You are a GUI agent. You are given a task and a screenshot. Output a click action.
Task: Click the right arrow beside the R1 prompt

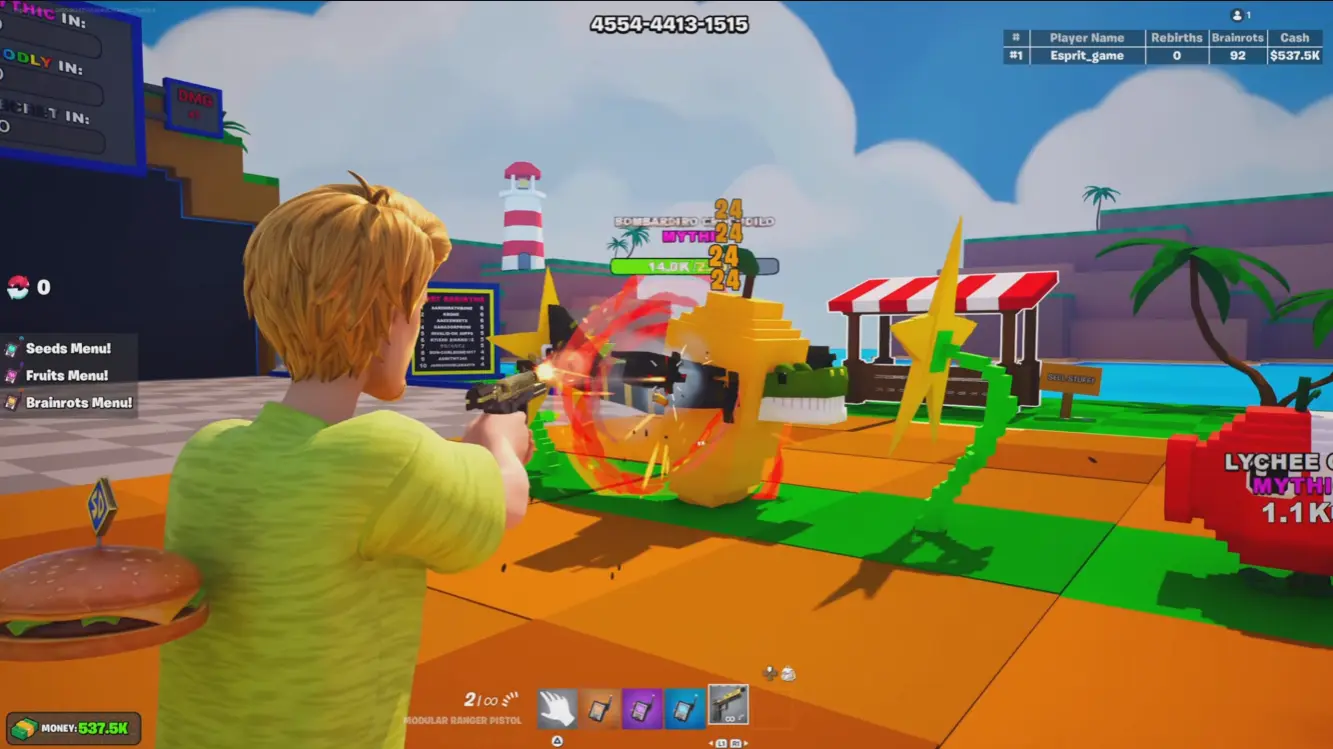coord(745,742)
